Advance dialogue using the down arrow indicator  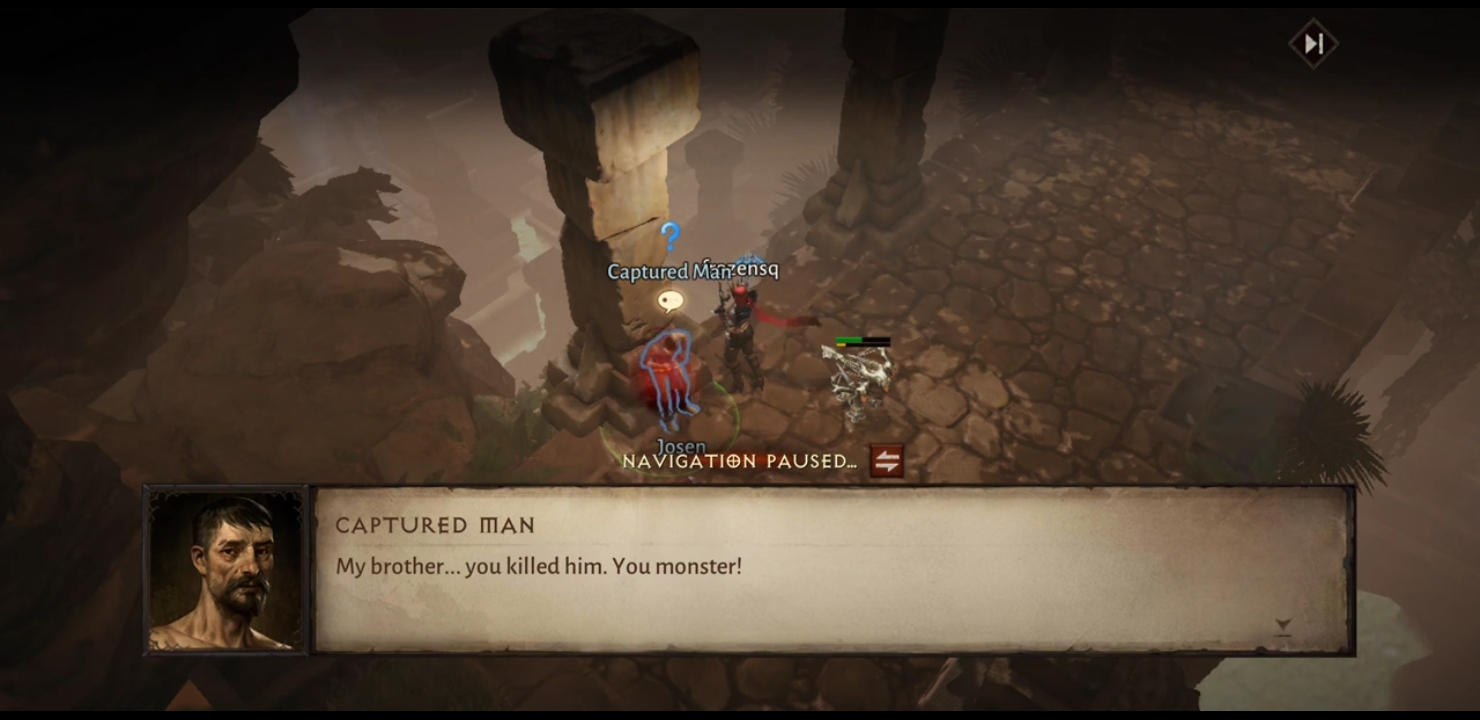point(1283,627)
